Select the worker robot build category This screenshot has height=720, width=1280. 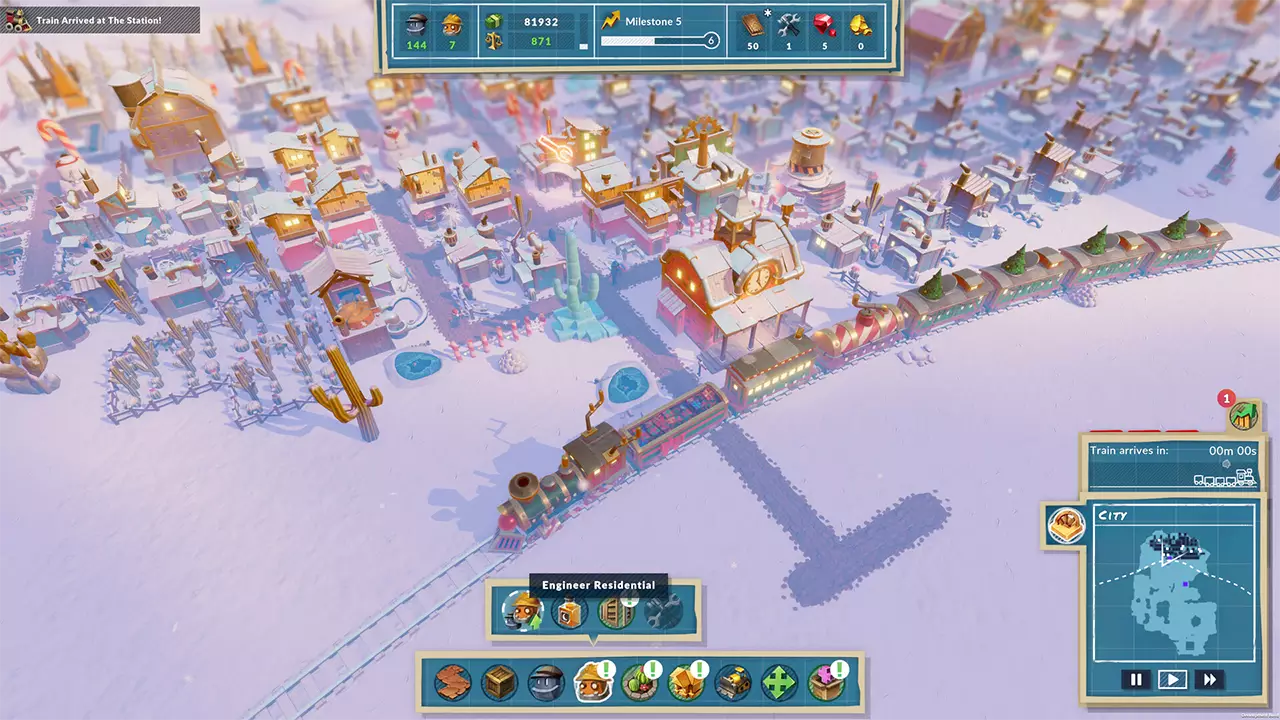coord(546,683)
